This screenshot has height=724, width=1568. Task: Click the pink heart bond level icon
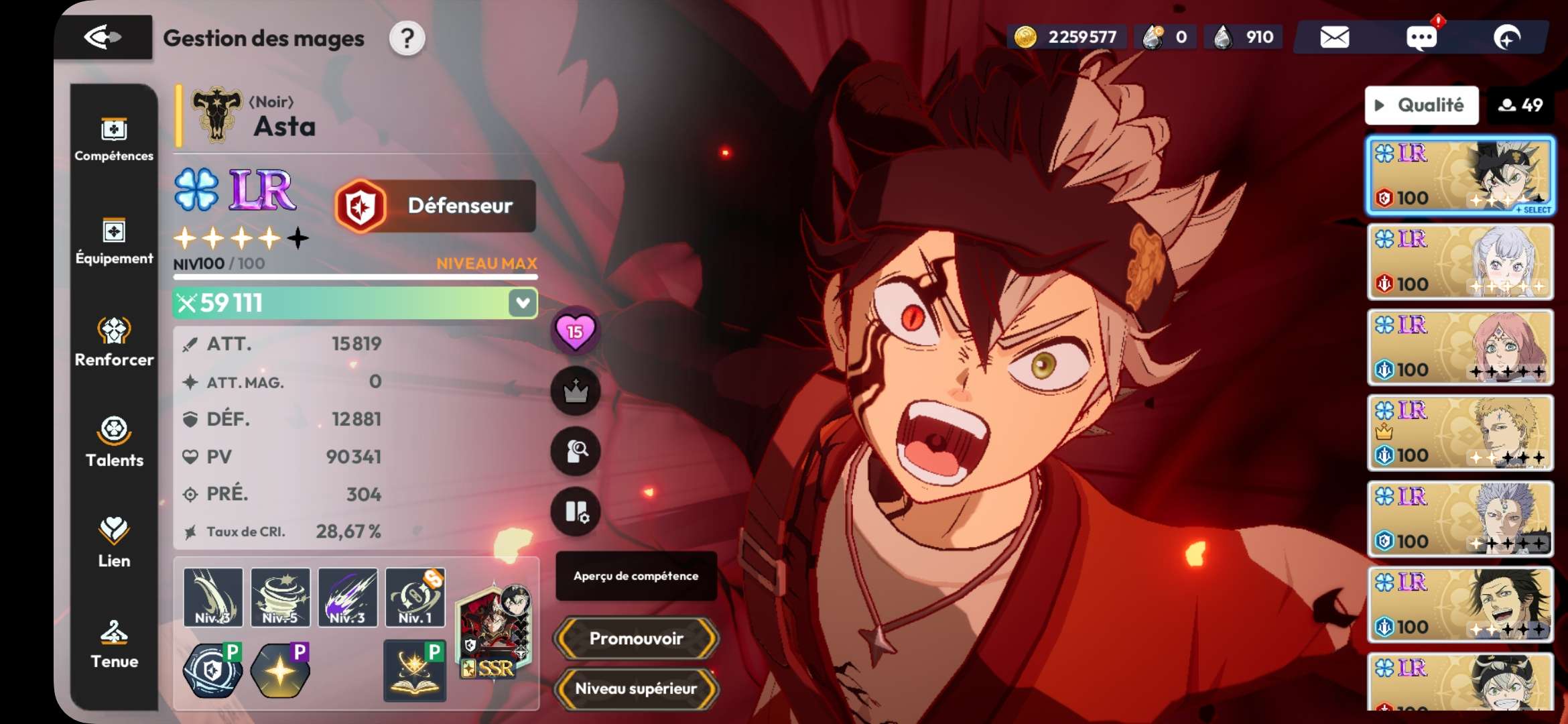tap(575, 331)
